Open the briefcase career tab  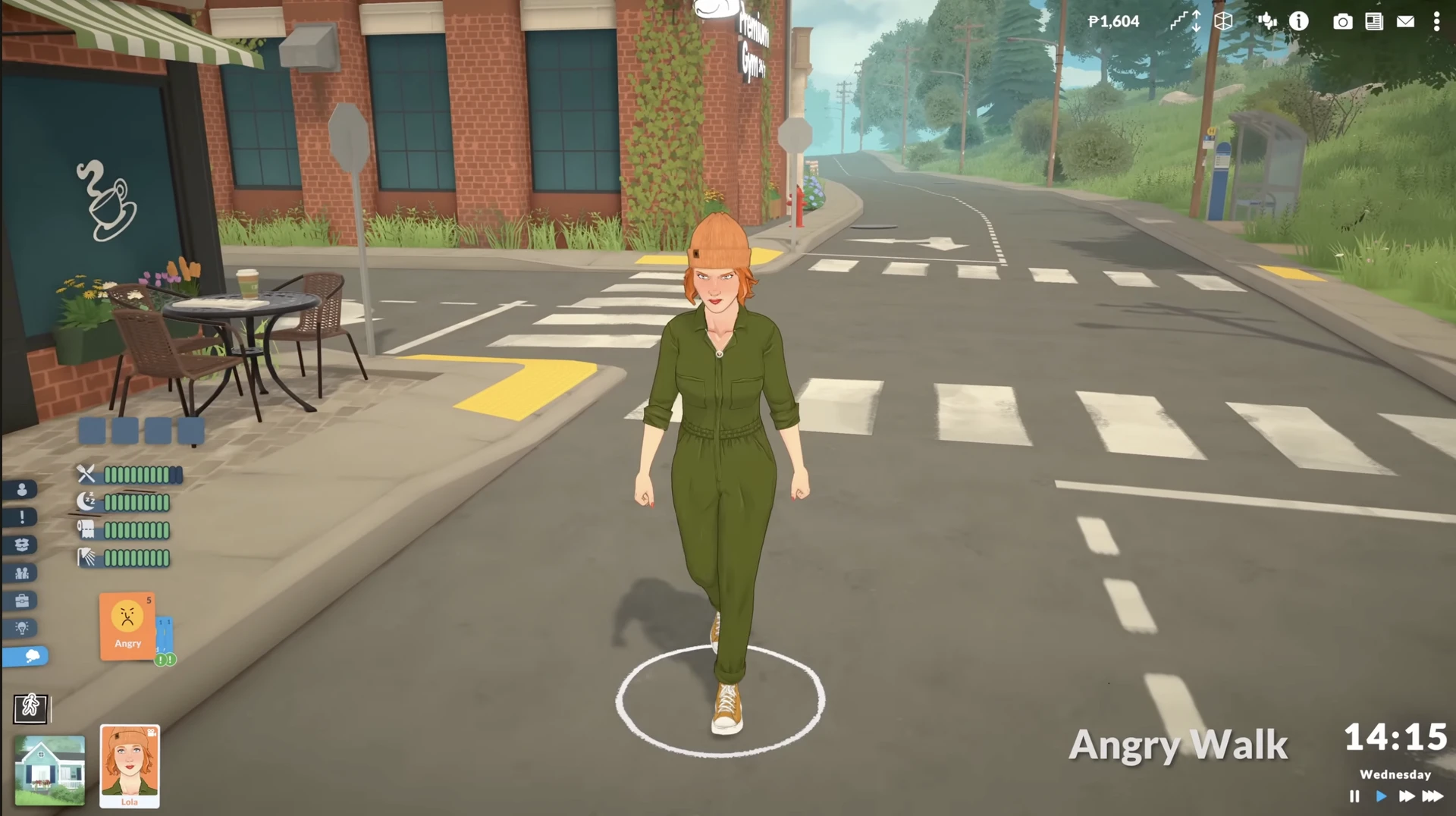coord(22,601)
